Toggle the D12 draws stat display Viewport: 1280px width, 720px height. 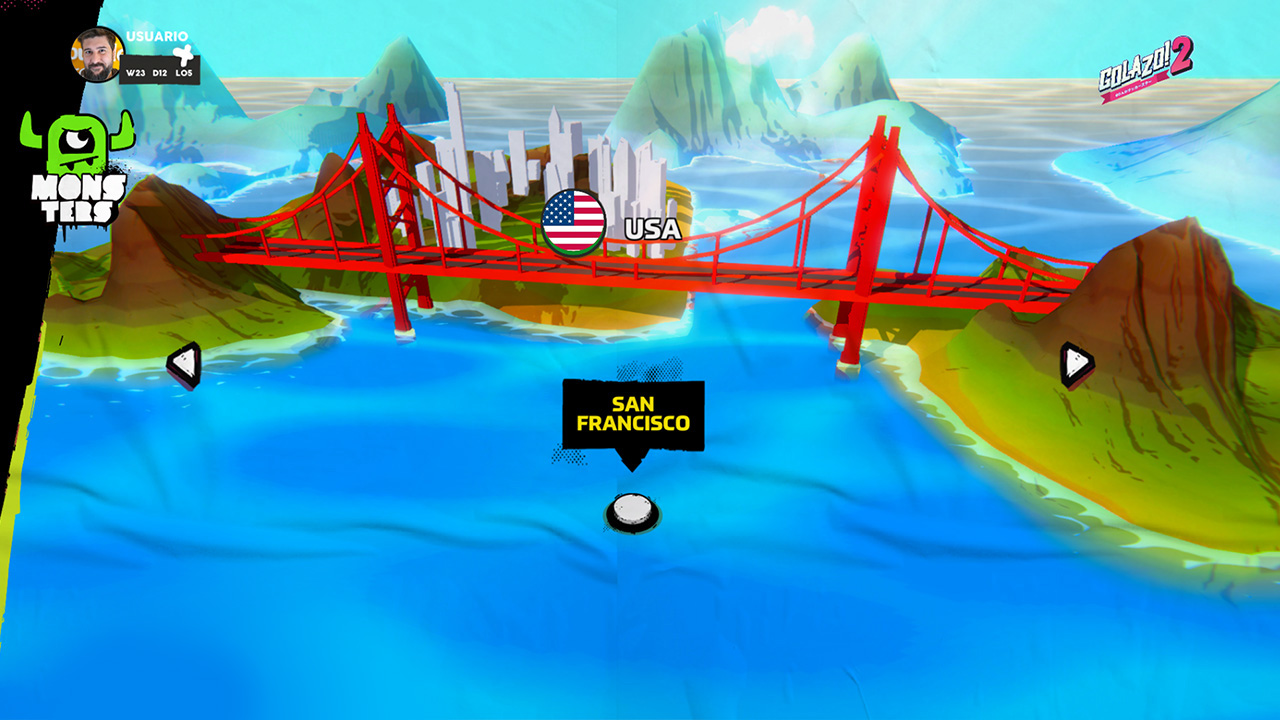tap(160, 71)
